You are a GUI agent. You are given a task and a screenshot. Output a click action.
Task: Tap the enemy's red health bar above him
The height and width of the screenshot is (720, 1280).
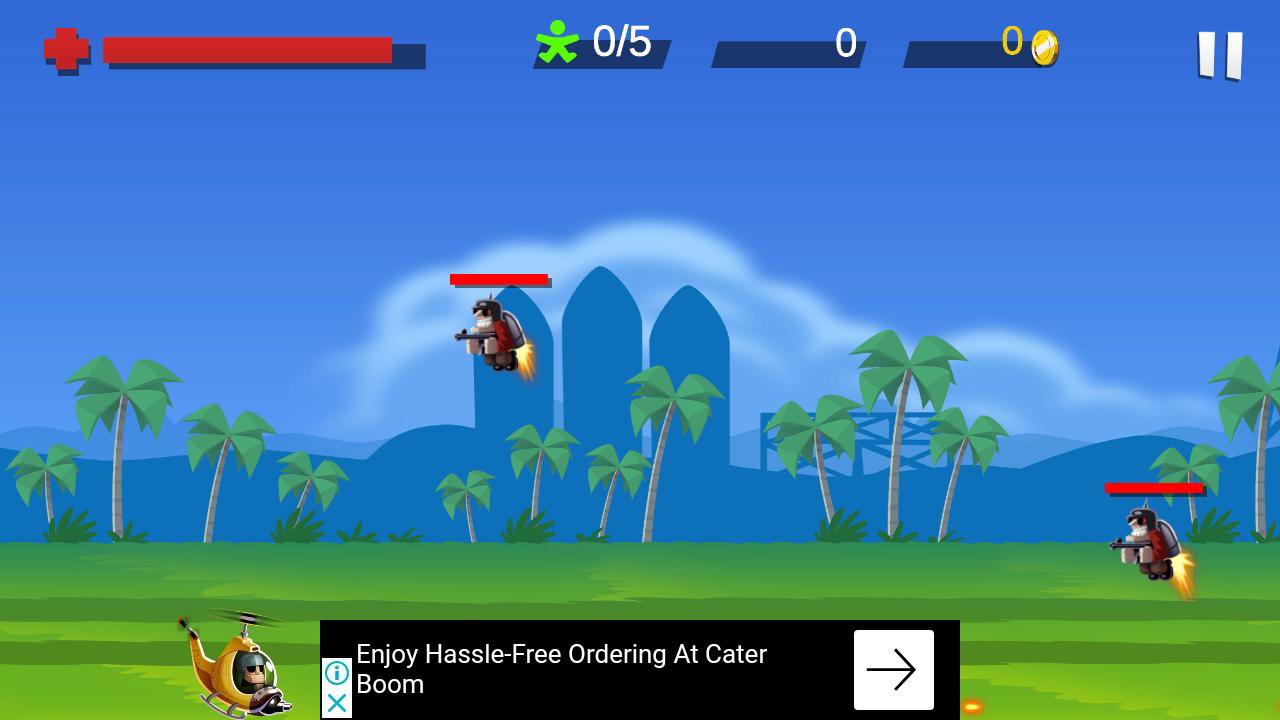(500, 280)
